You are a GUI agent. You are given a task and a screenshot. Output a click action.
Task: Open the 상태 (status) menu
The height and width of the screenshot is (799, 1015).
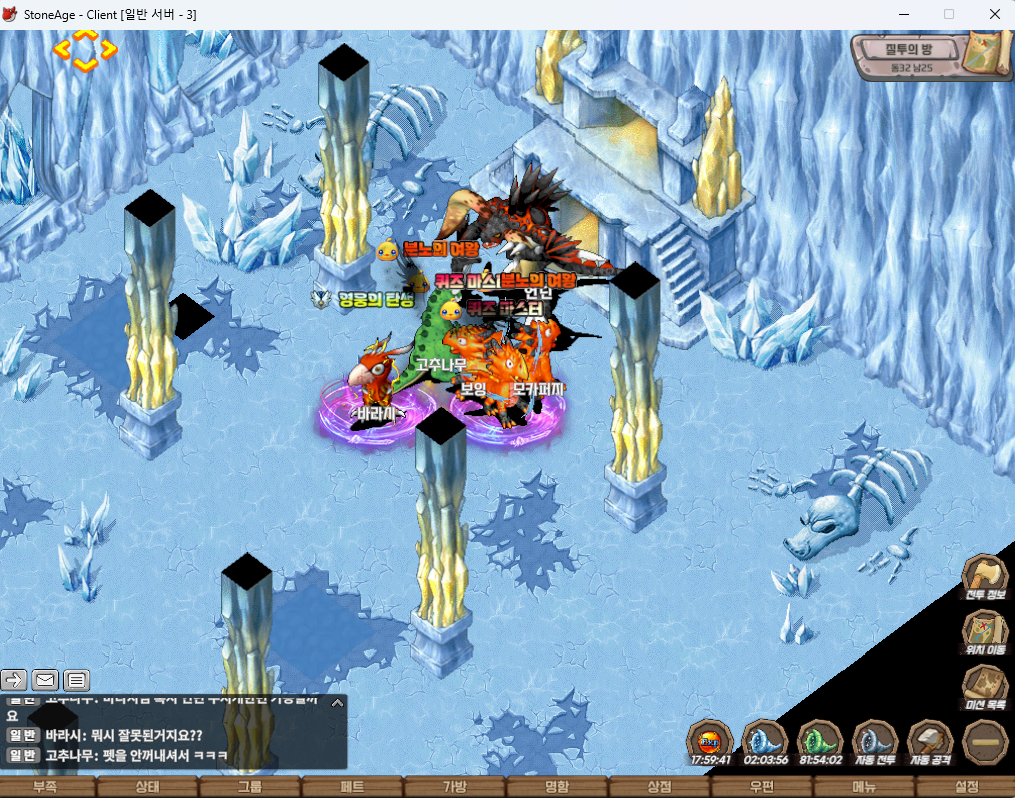pyautogui.click(x=148, y=787)
